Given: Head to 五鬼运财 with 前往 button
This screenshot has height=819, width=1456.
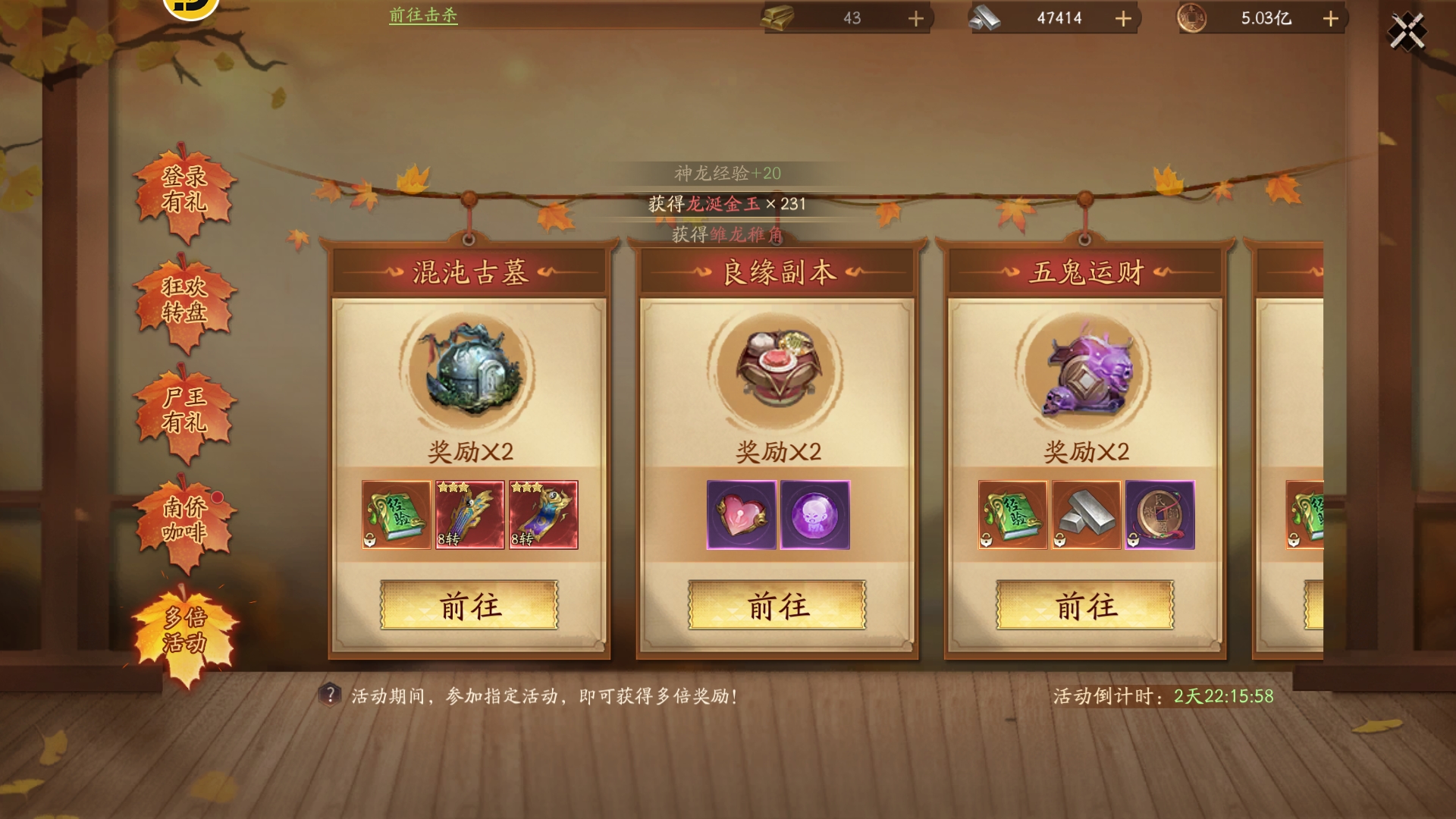Looking at the screenshot, I should point(1084,605).
